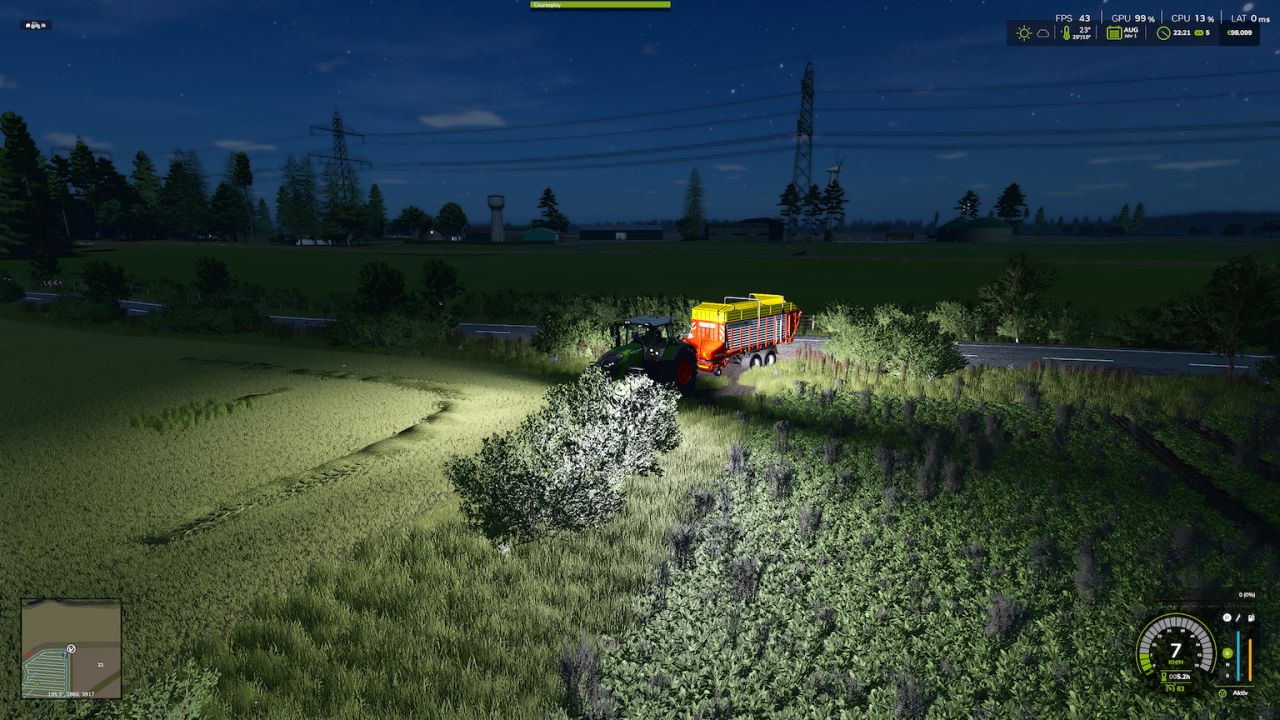Open the AUG calendar icon
Viewport: 1280px width, 720px height.
click(1114, 33)
